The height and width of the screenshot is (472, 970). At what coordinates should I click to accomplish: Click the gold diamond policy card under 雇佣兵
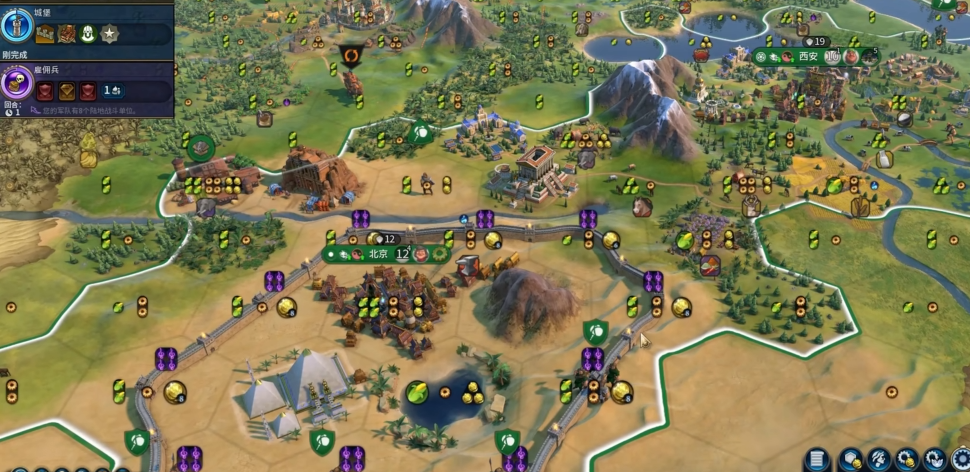pyautogui.click(x=66, y=91)
